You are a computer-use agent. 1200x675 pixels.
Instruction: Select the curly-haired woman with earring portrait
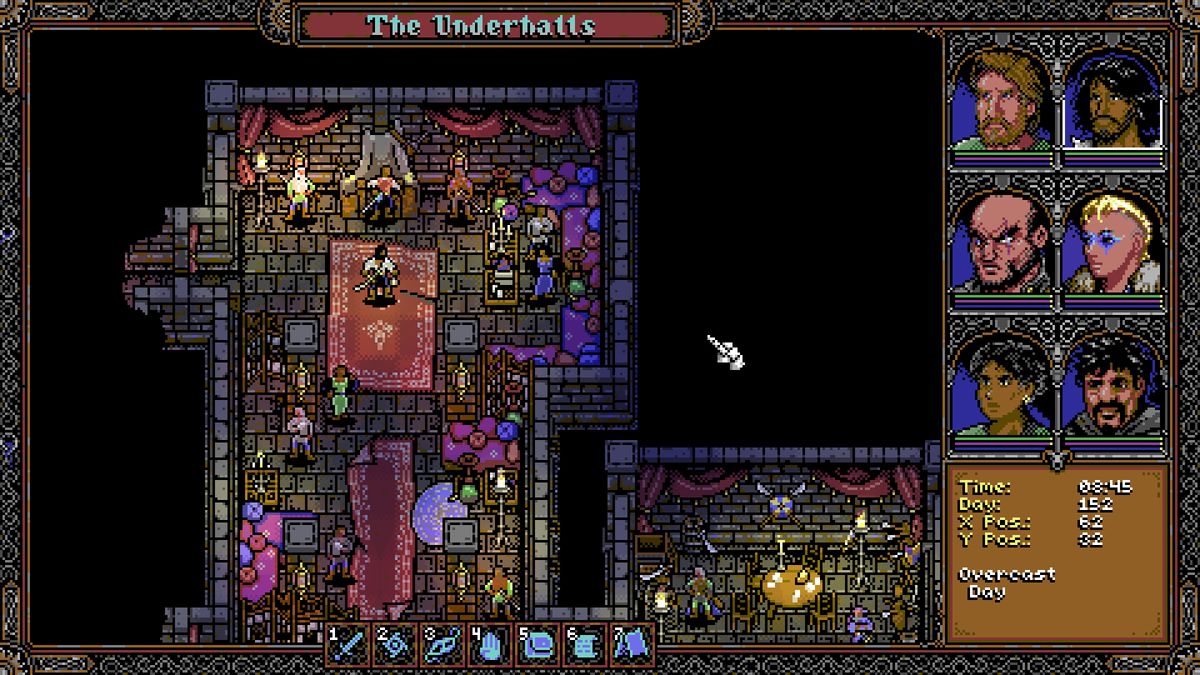(x=1001, y=386)
